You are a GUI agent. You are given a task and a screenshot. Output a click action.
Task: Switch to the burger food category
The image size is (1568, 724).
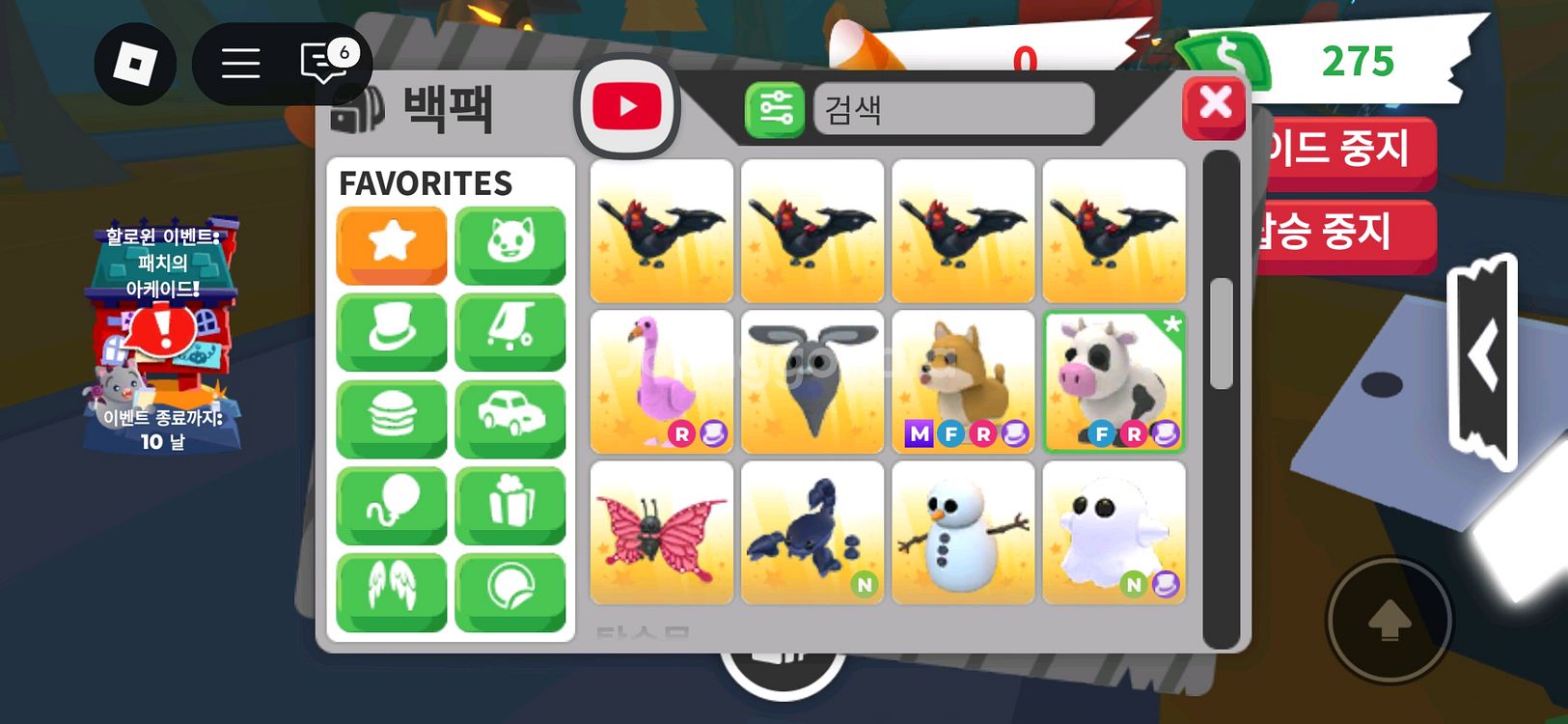click(391, 418)
